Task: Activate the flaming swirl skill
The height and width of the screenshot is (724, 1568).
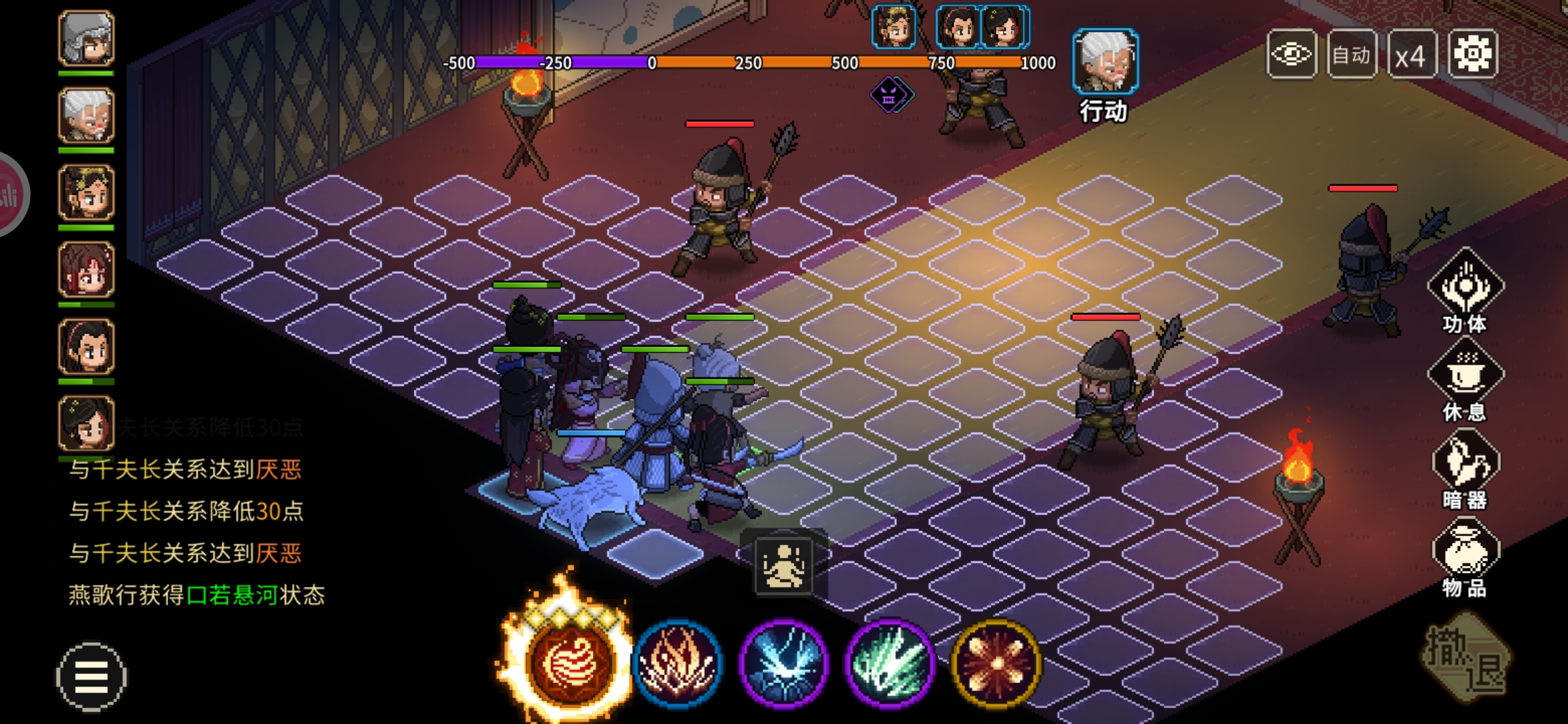Action: click(x=570, y=662)
